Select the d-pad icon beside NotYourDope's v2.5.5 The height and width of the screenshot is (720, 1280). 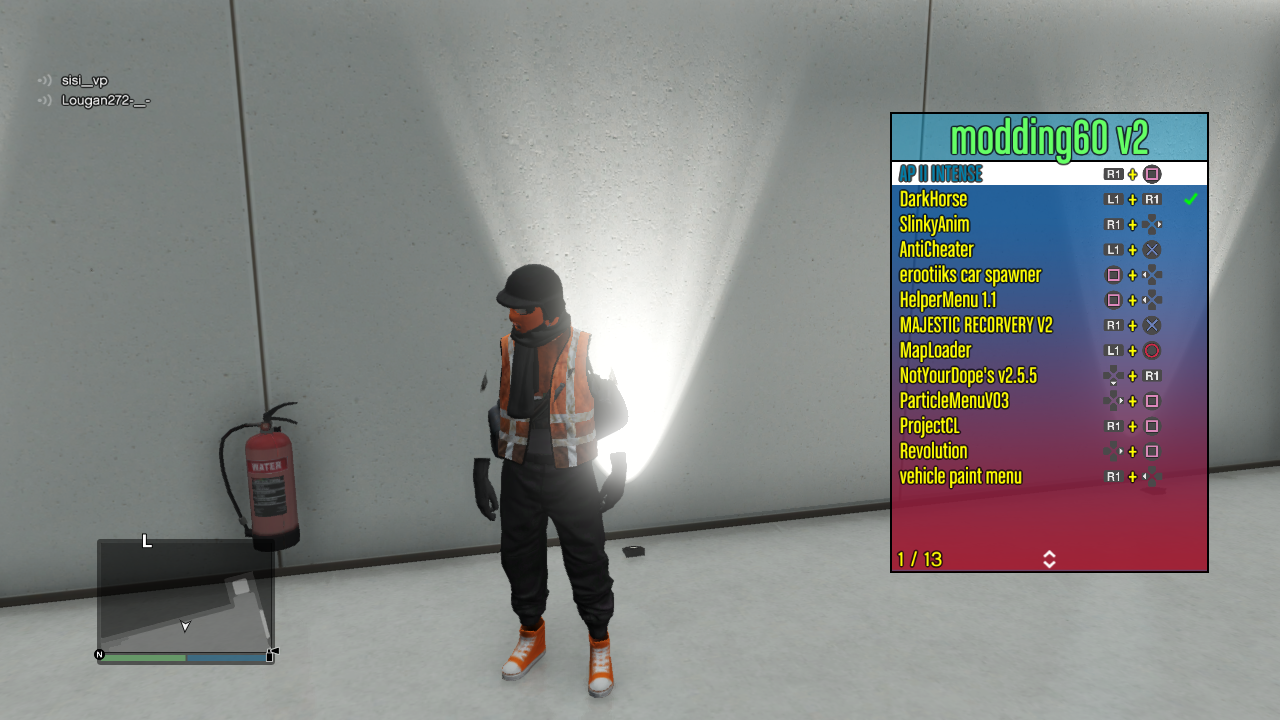(1113, 375)
